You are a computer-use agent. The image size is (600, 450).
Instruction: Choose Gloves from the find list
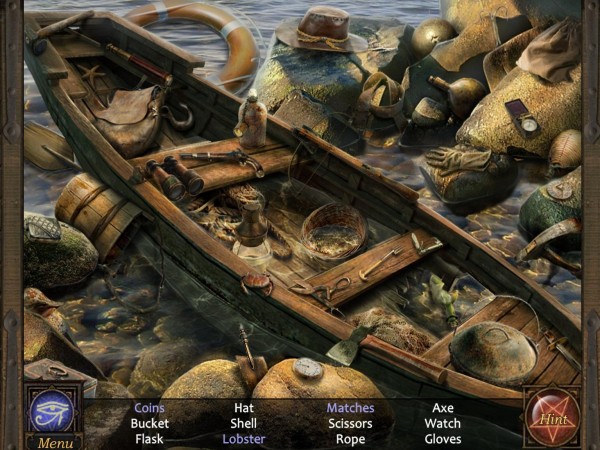[x=442, y=438]
